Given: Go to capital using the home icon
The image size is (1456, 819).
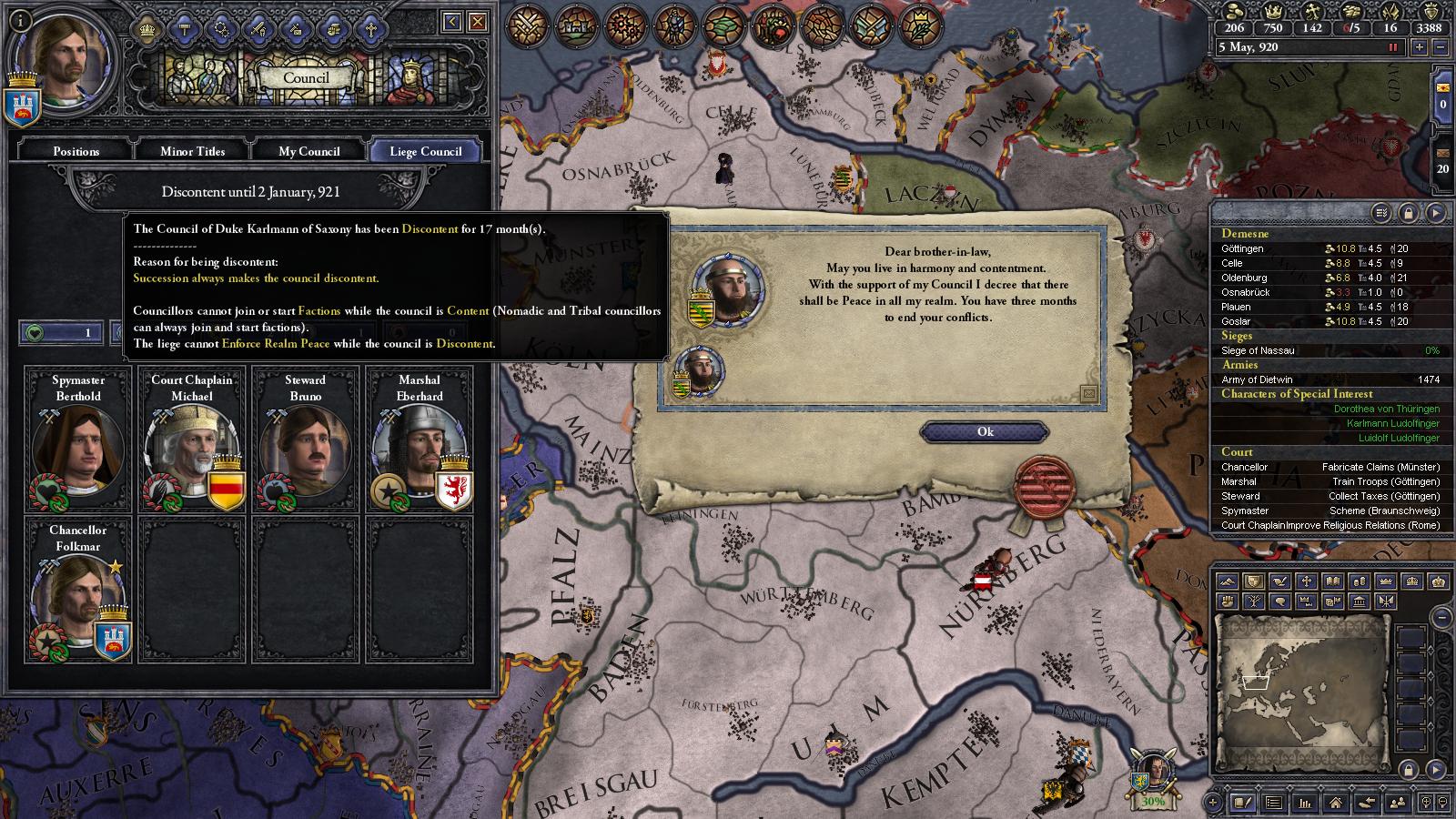Looking at the screenshot, I should [x=1336, y=804].
